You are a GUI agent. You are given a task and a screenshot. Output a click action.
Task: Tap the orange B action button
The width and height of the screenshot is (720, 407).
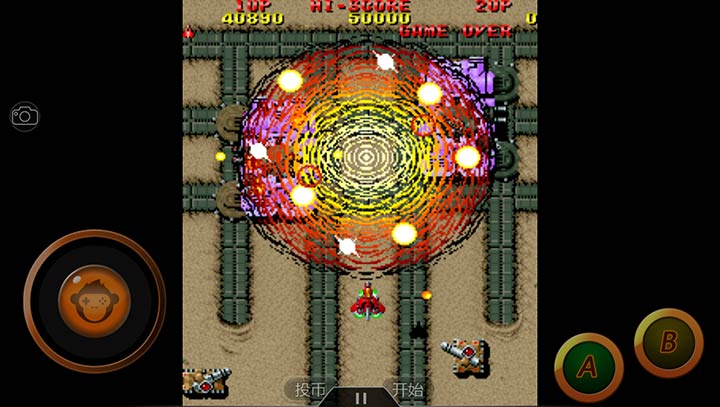(x=668, y=342)
